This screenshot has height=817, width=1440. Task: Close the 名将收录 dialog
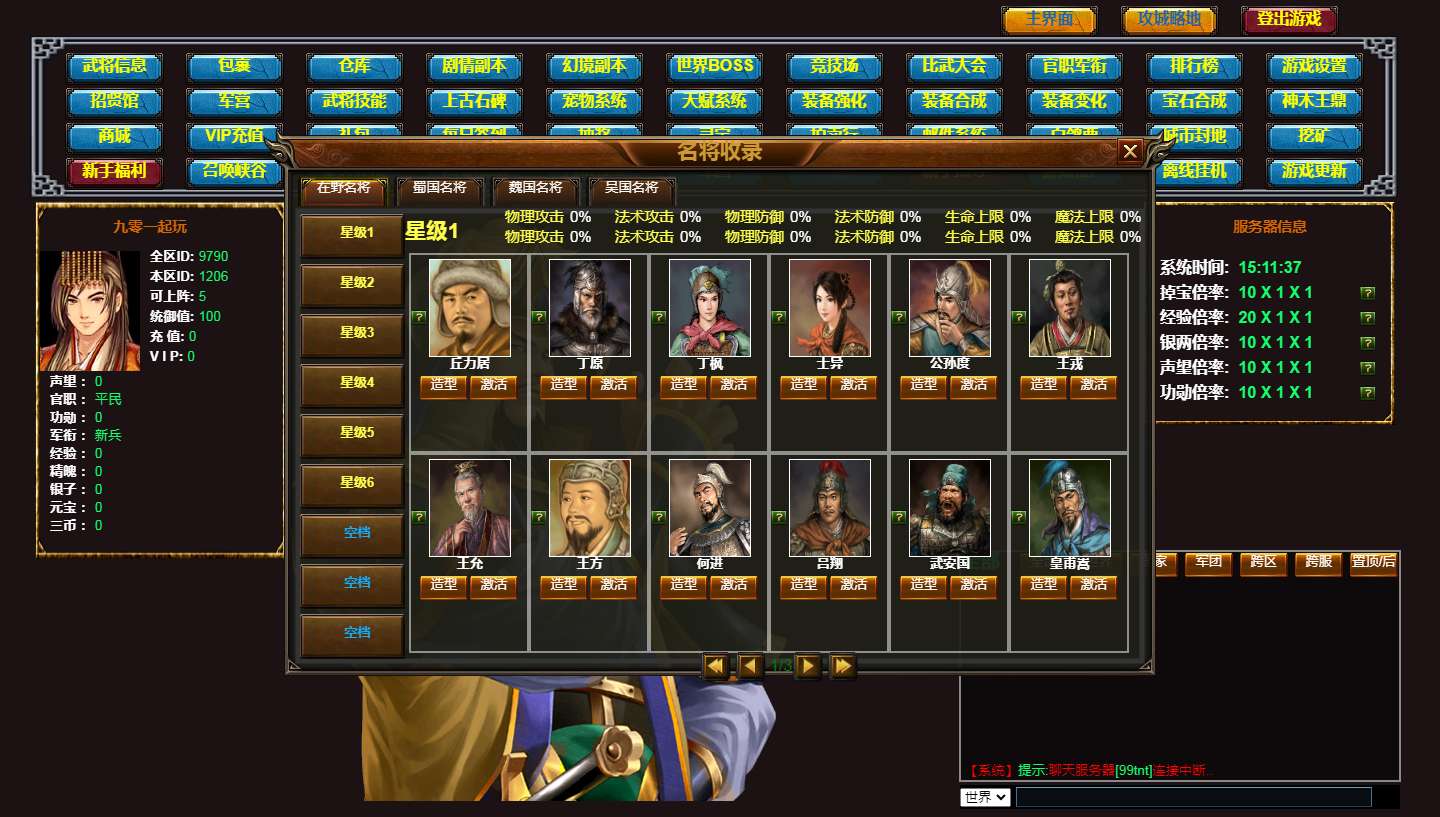pos(1130,151)
